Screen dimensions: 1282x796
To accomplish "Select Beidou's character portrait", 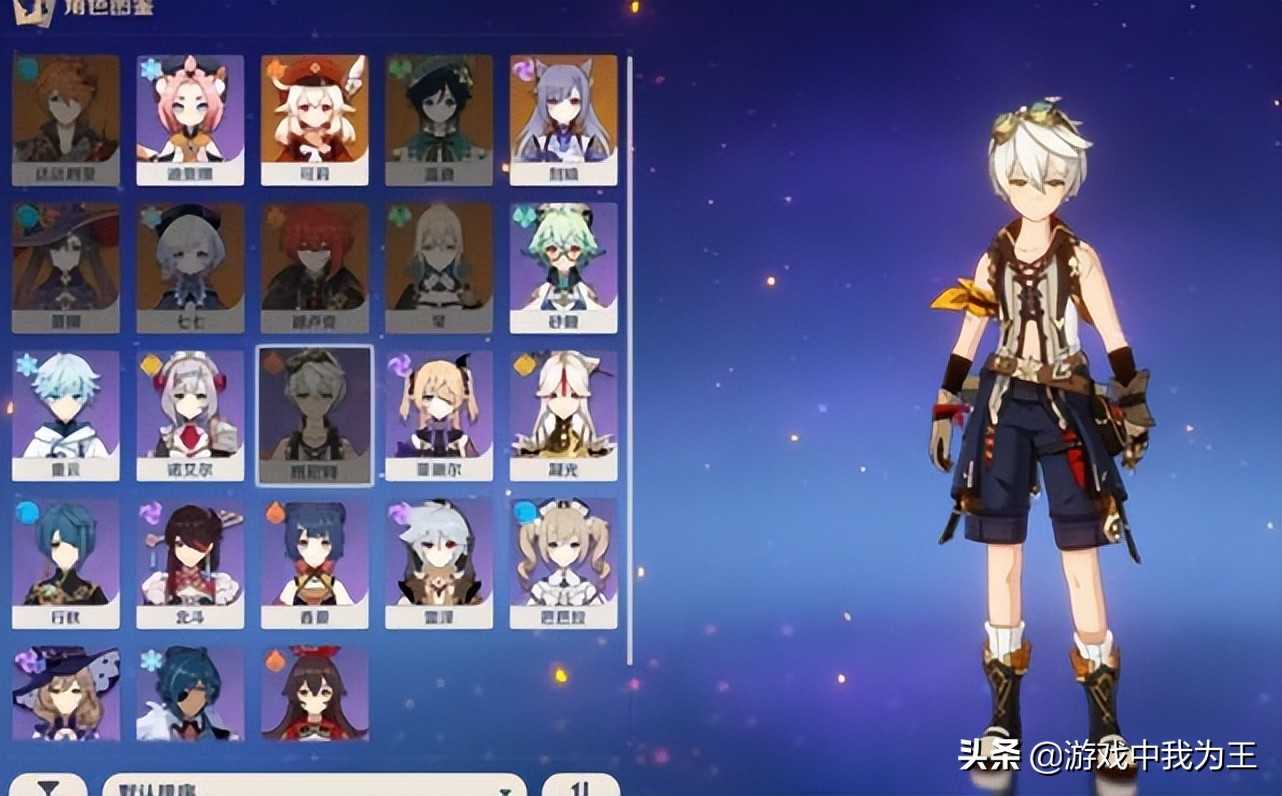I will 190,560.
